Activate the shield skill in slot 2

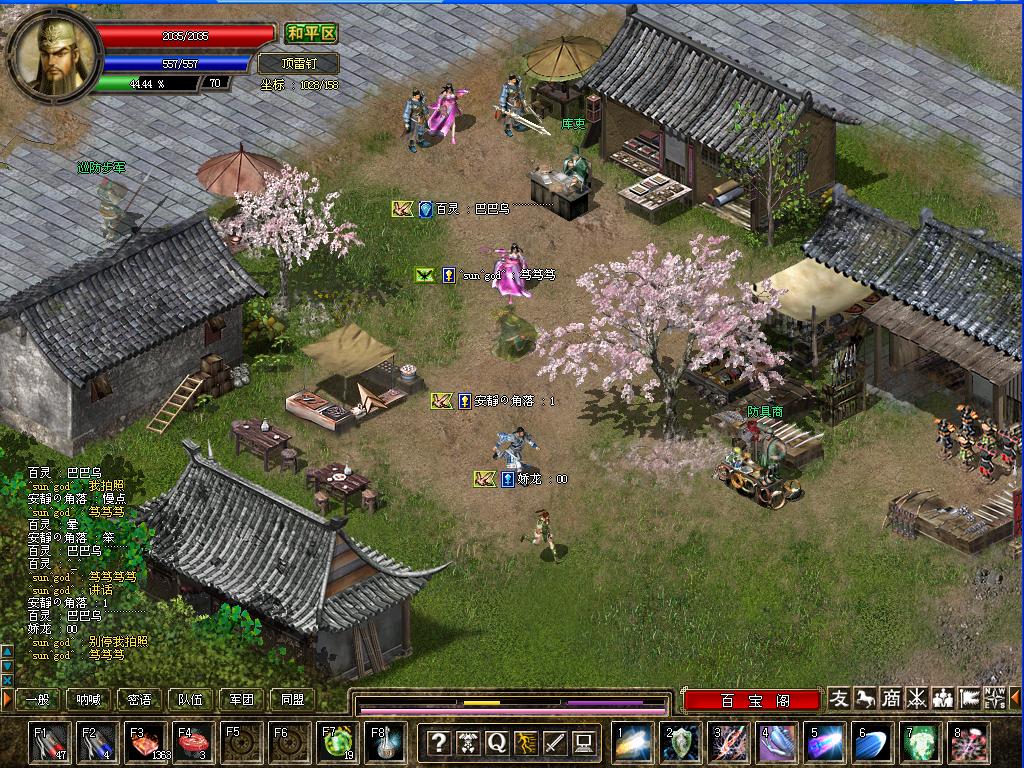(x=681, y=743)
